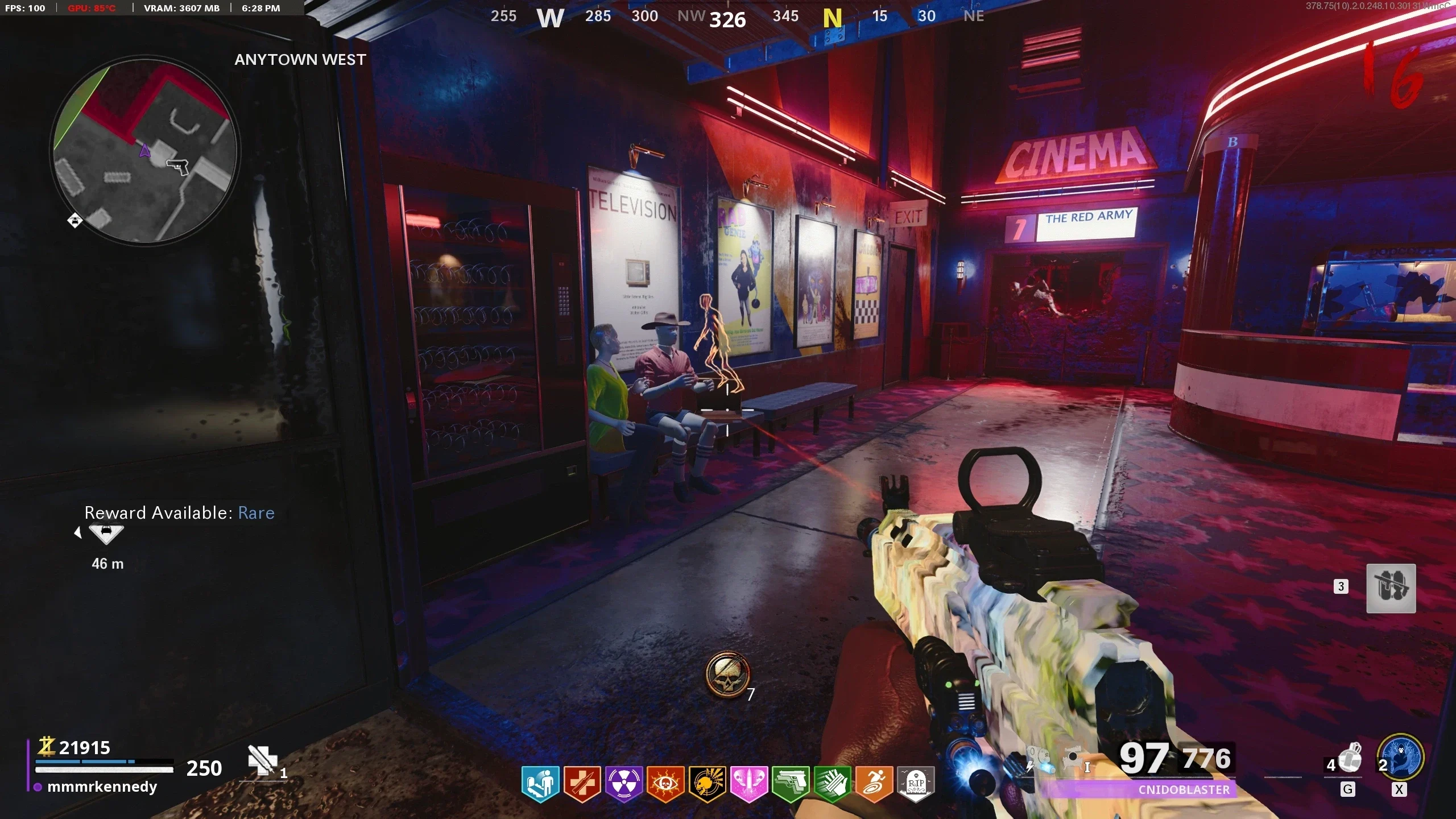The image size is (1456, 819).
Task: Click the skull medallion above the perk row
Action: pyautogui.click(x=727, y=675)
